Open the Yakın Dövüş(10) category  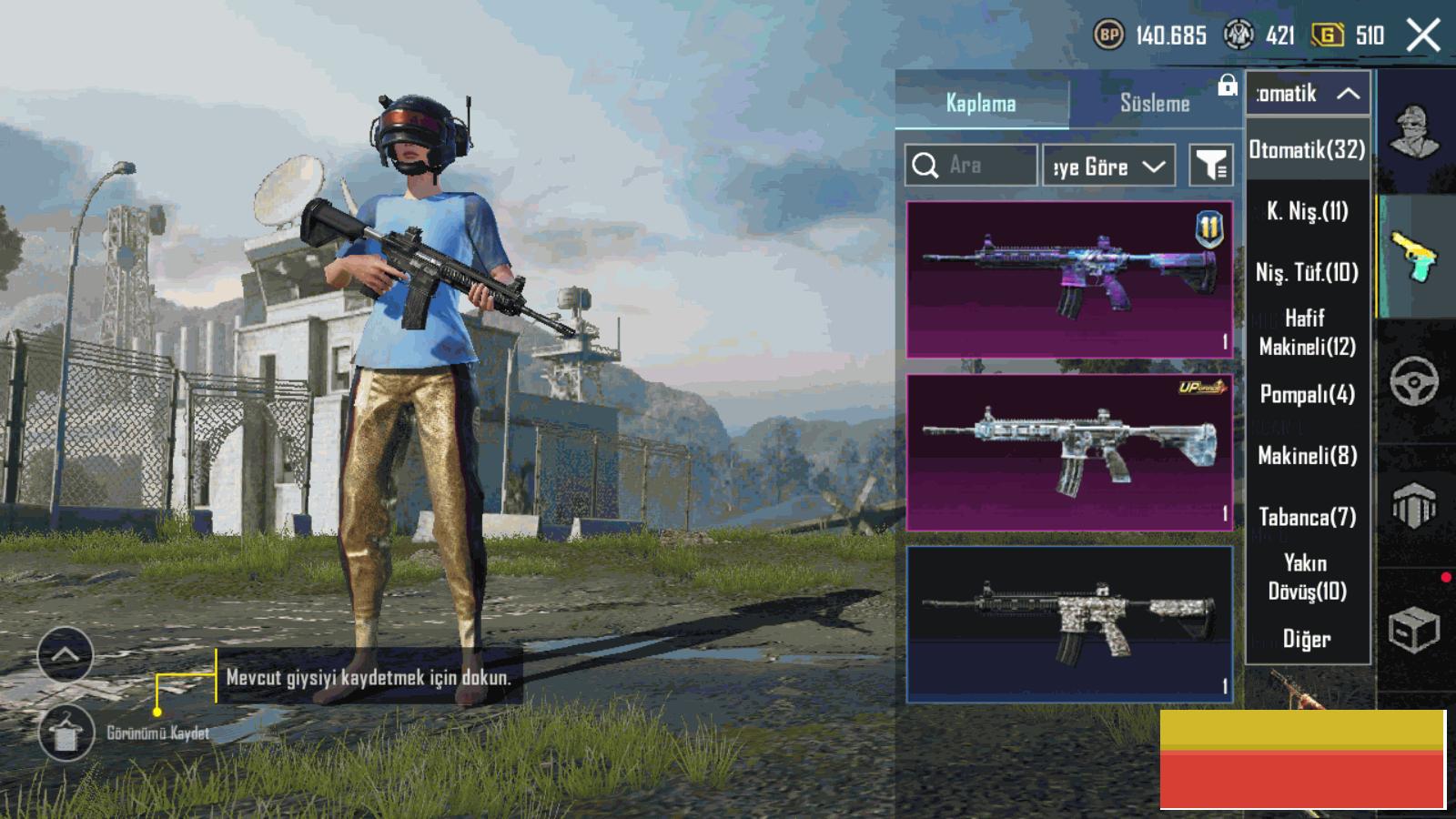pyautogui.click(x=1307, y=577)
